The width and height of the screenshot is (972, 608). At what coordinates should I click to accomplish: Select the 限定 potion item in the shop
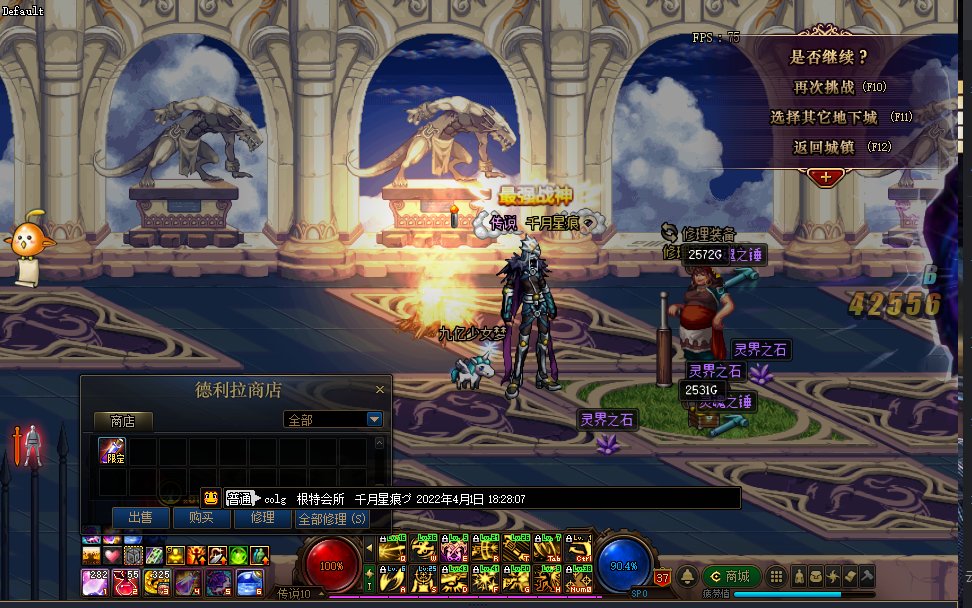click(112, 451)
